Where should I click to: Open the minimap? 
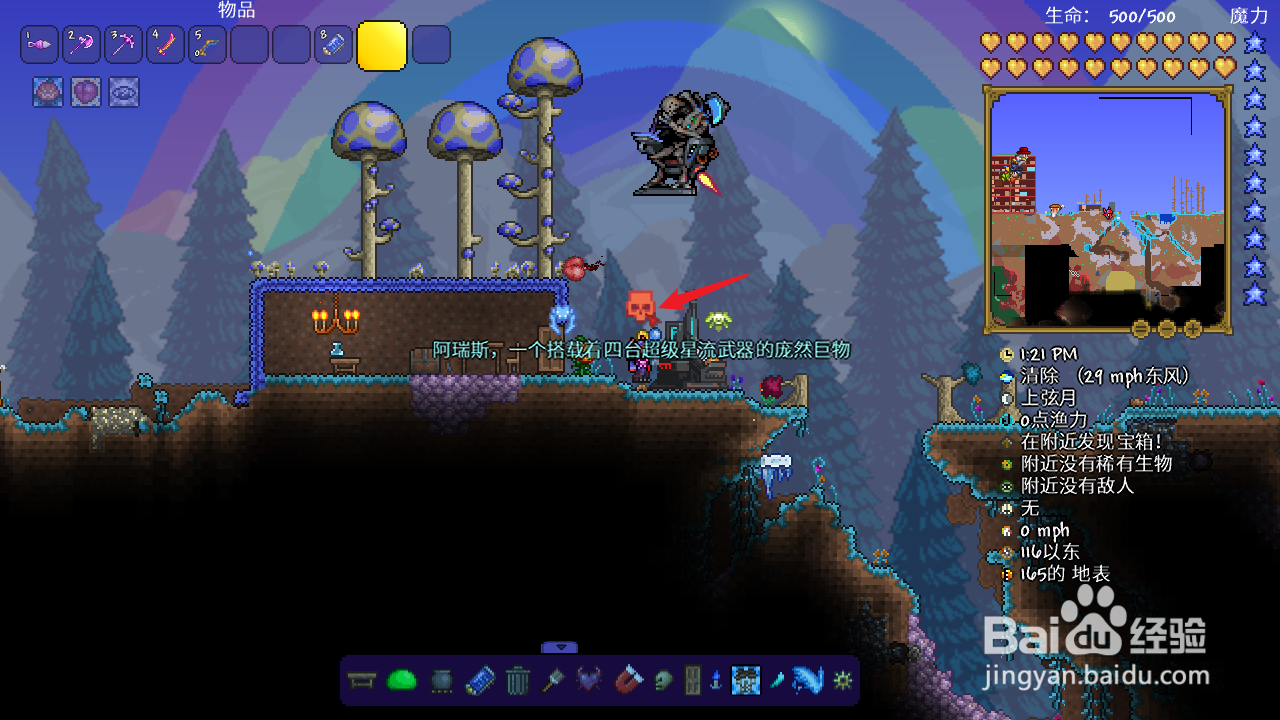[x=1108, y=208]
